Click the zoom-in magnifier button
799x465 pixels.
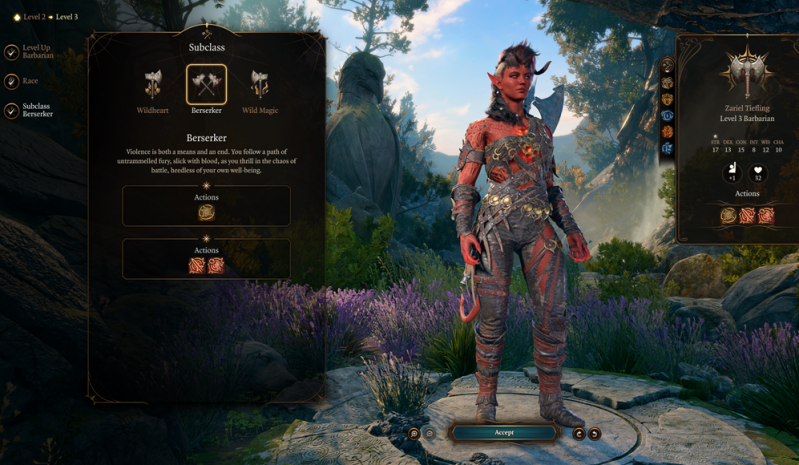click(x=414, y=433)
